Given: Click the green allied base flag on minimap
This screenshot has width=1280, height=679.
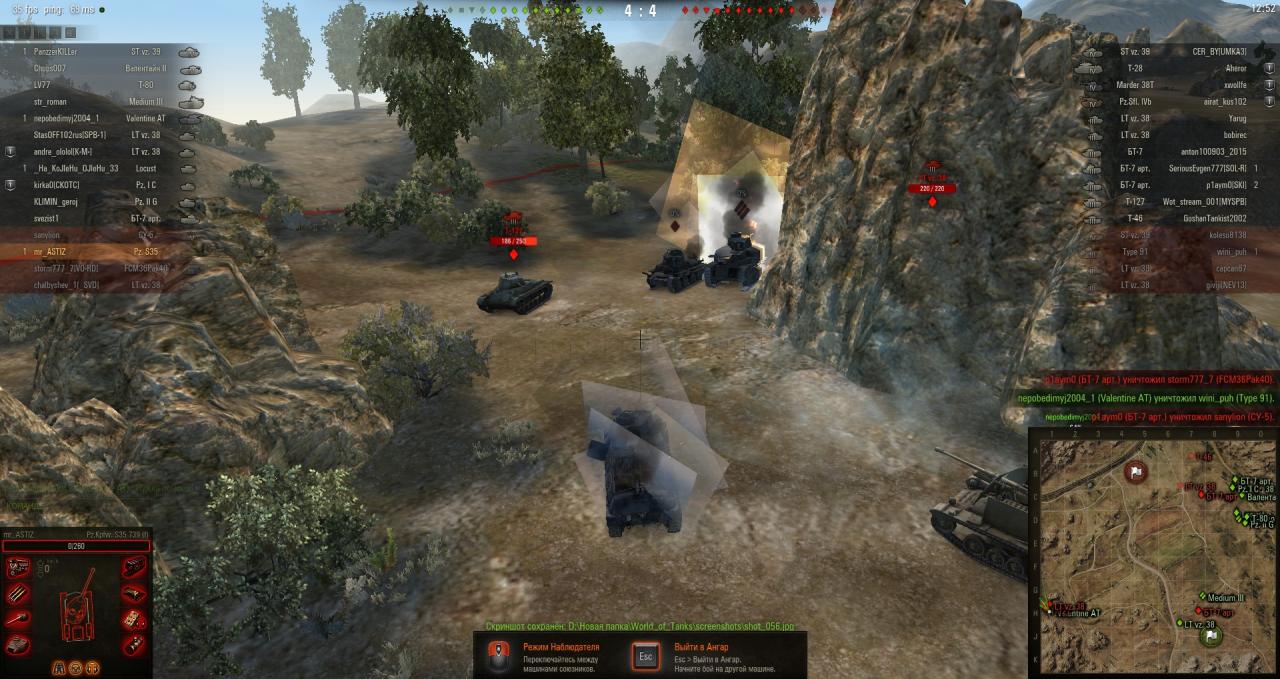Looking at the screenshot, I should 1211,635.
